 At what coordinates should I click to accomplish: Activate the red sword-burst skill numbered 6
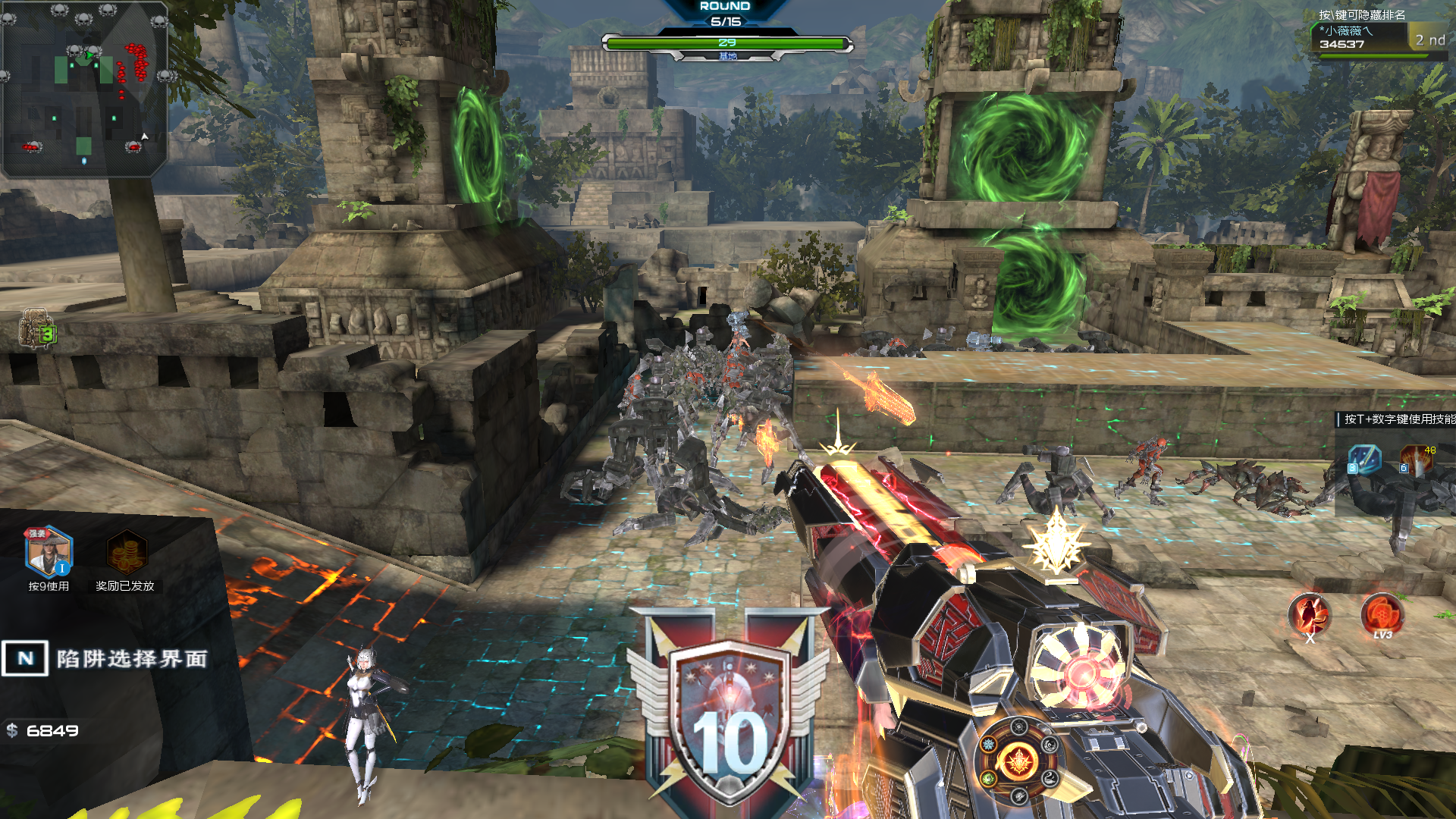(1416, 460)
